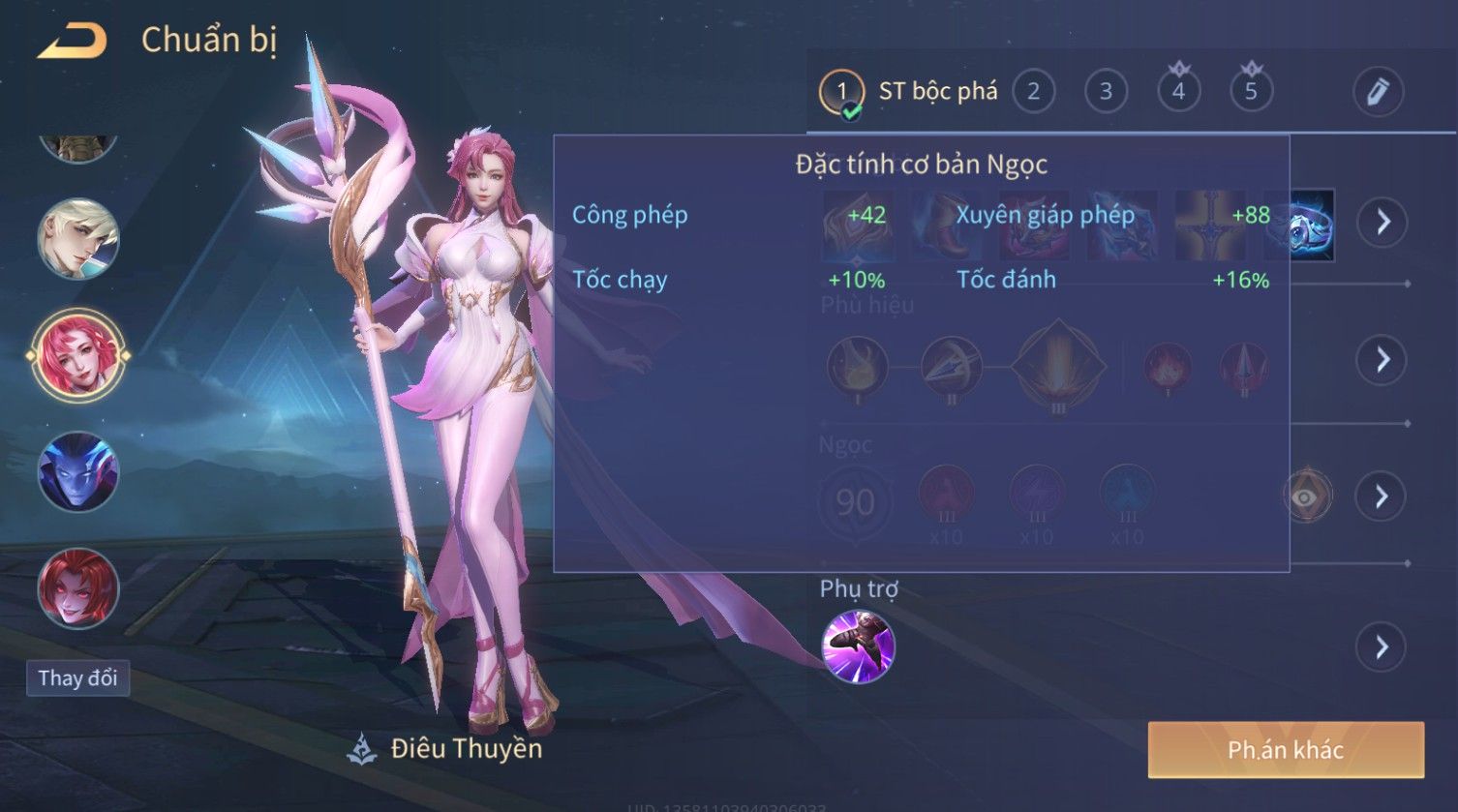
Task: Switch to preset 2
Action: 1033,92
